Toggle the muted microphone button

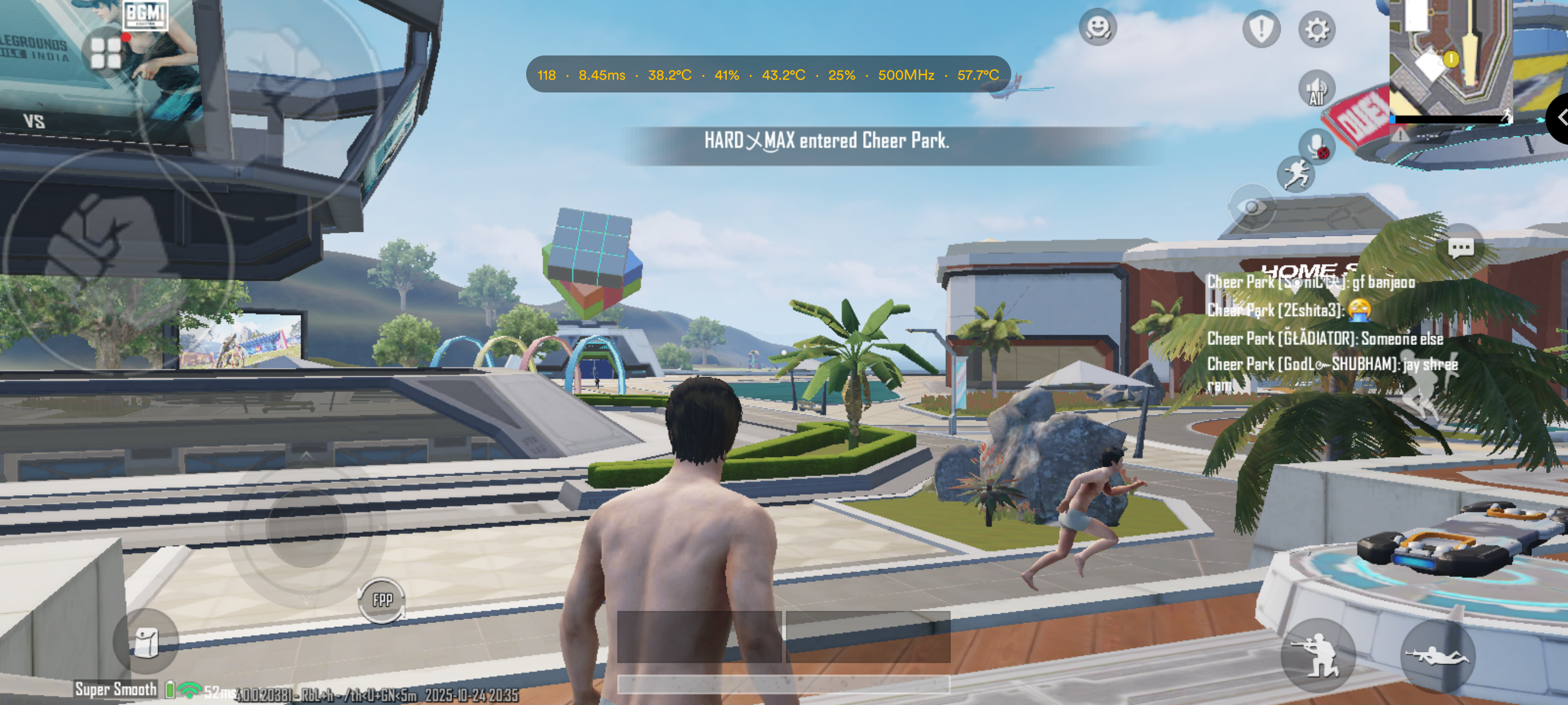[1316, 147]
